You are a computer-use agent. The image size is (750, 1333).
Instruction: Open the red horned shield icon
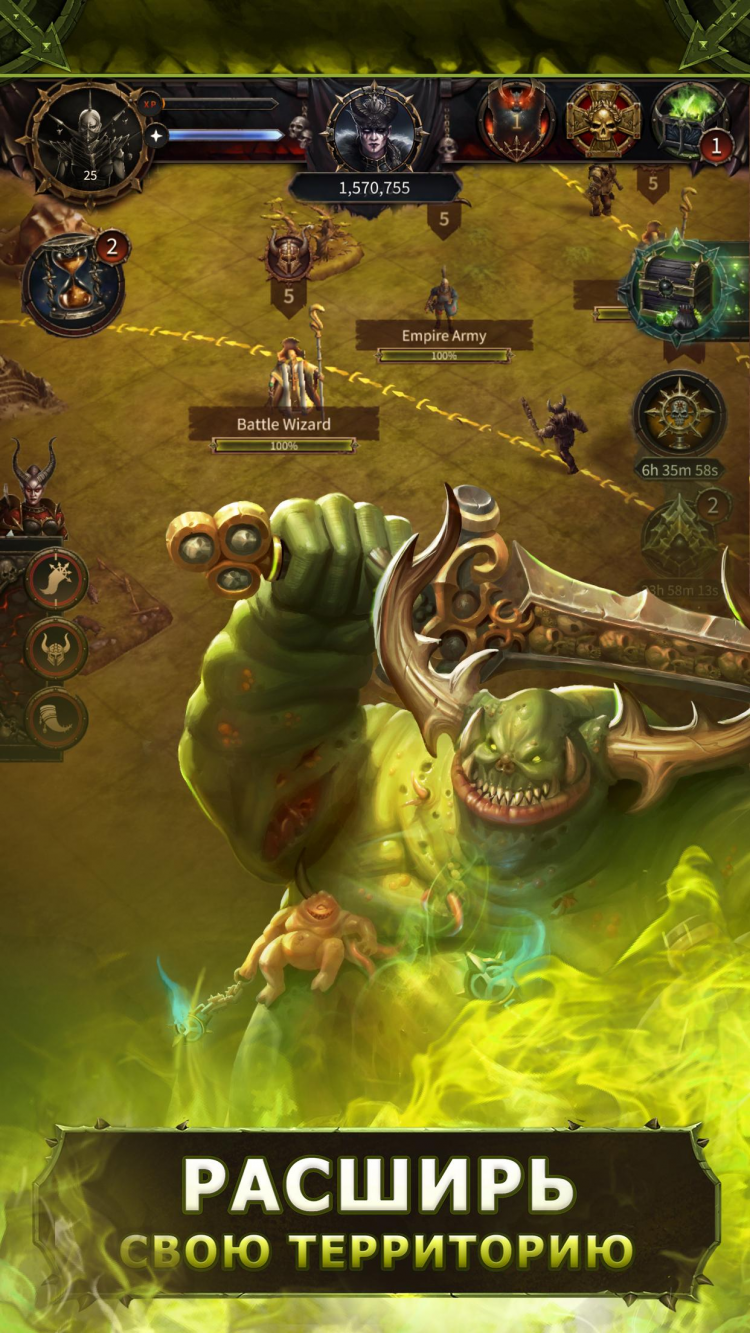516,120
